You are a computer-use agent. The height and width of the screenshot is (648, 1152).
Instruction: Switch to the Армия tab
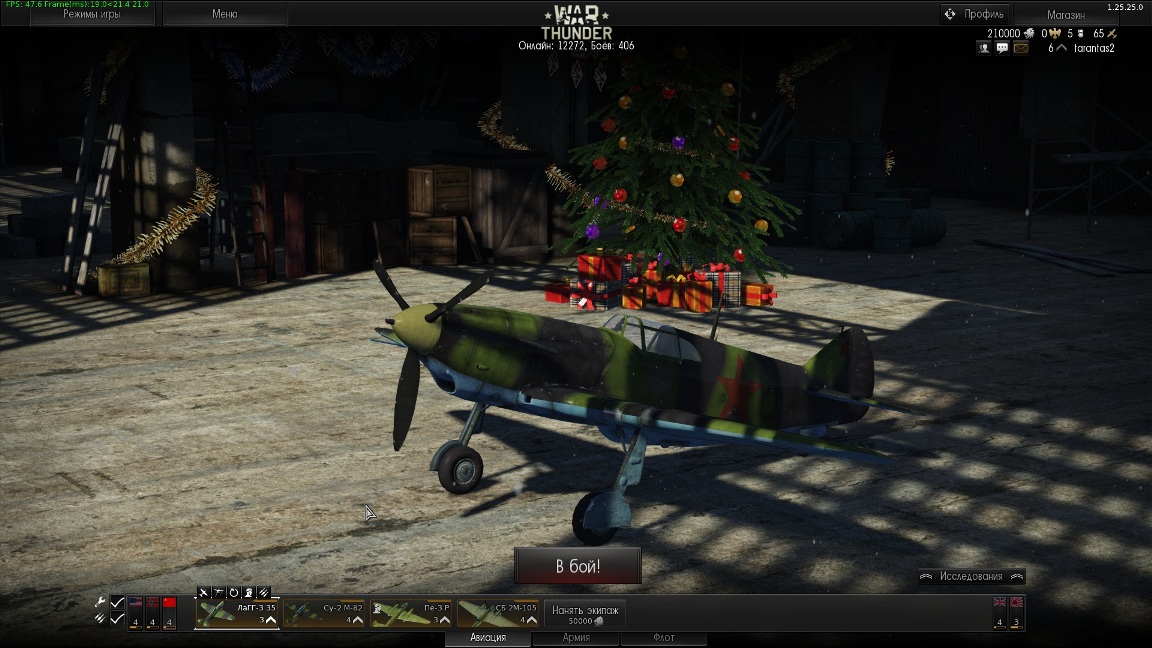click(575, 638)
